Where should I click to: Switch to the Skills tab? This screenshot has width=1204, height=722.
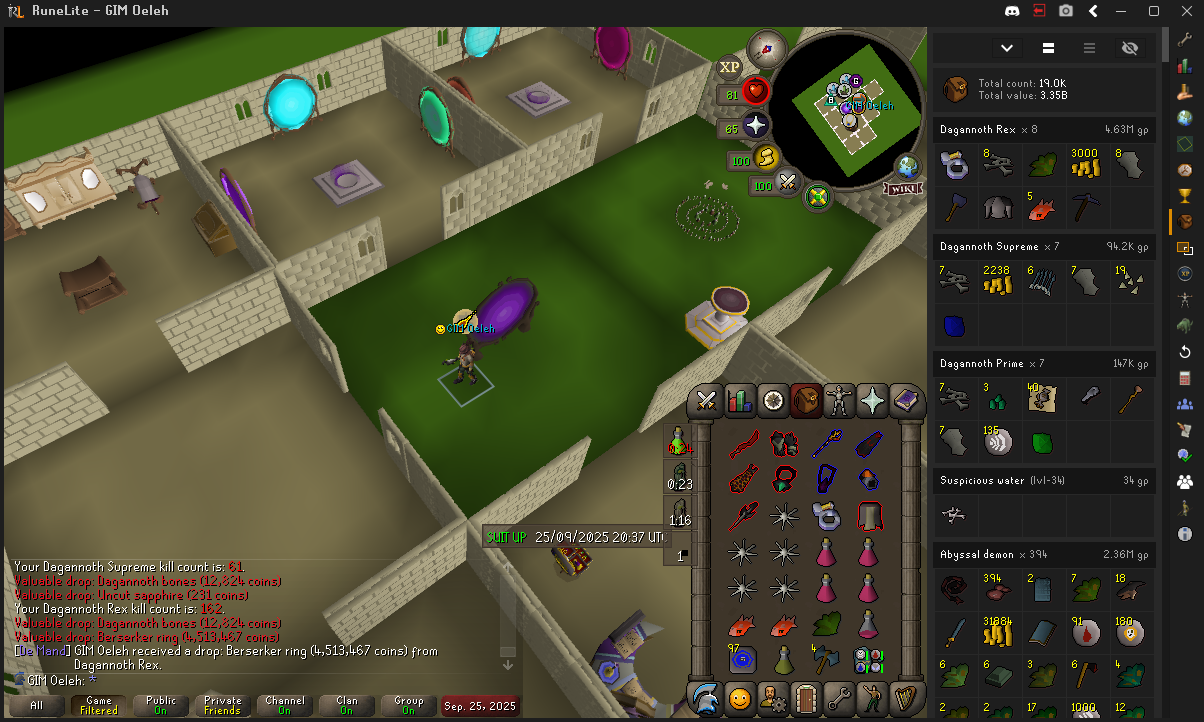[x=739, y=401]
